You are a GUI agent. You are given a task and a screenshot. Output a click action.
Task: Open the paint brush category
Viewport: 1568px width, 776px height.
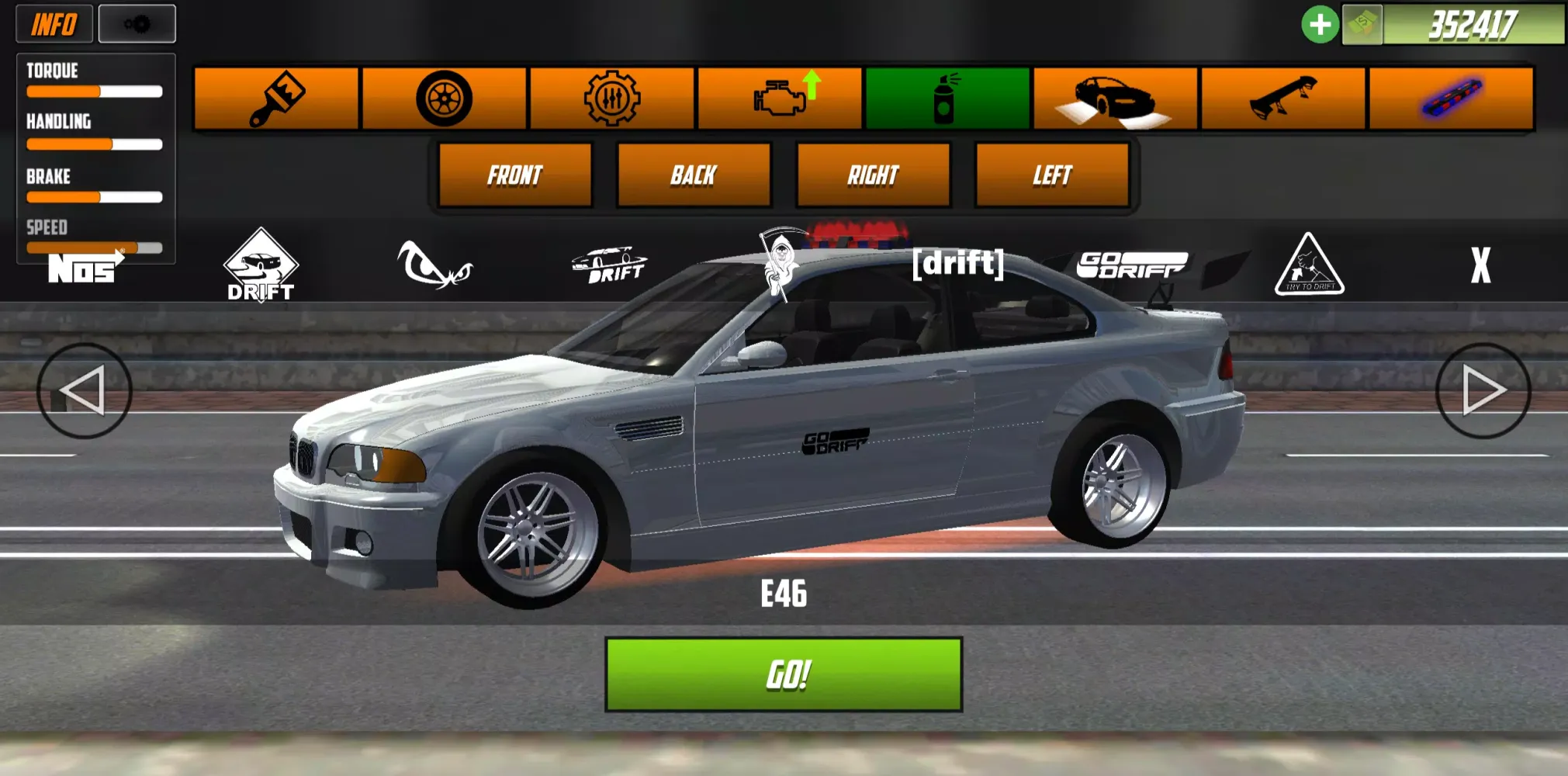tap(276, 99)
